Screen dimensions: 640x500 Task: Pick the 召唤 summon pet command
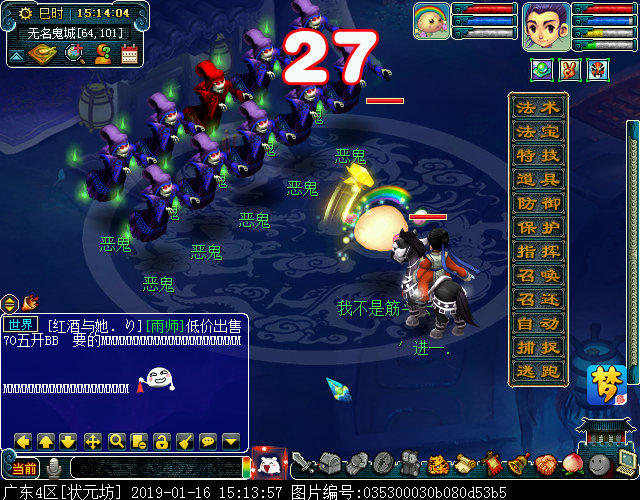click(538, 276)
